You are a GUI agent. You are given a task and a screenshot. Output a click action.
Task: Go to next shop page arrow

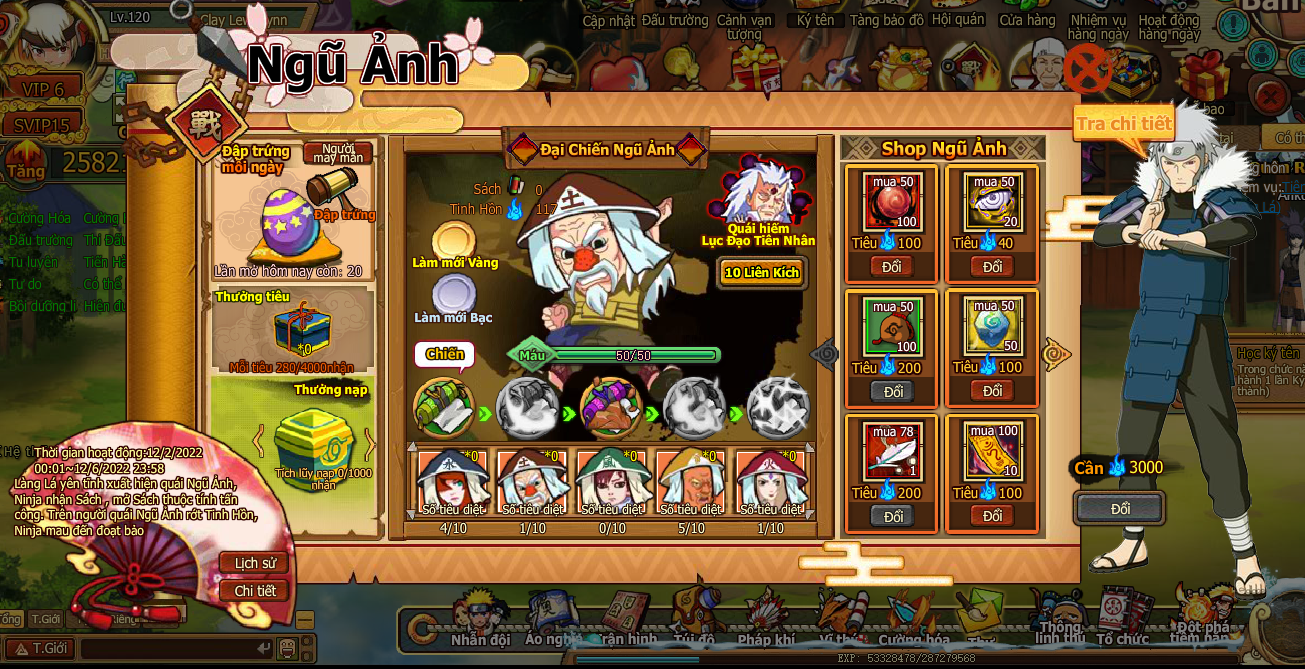click(x=1056, y=353)
